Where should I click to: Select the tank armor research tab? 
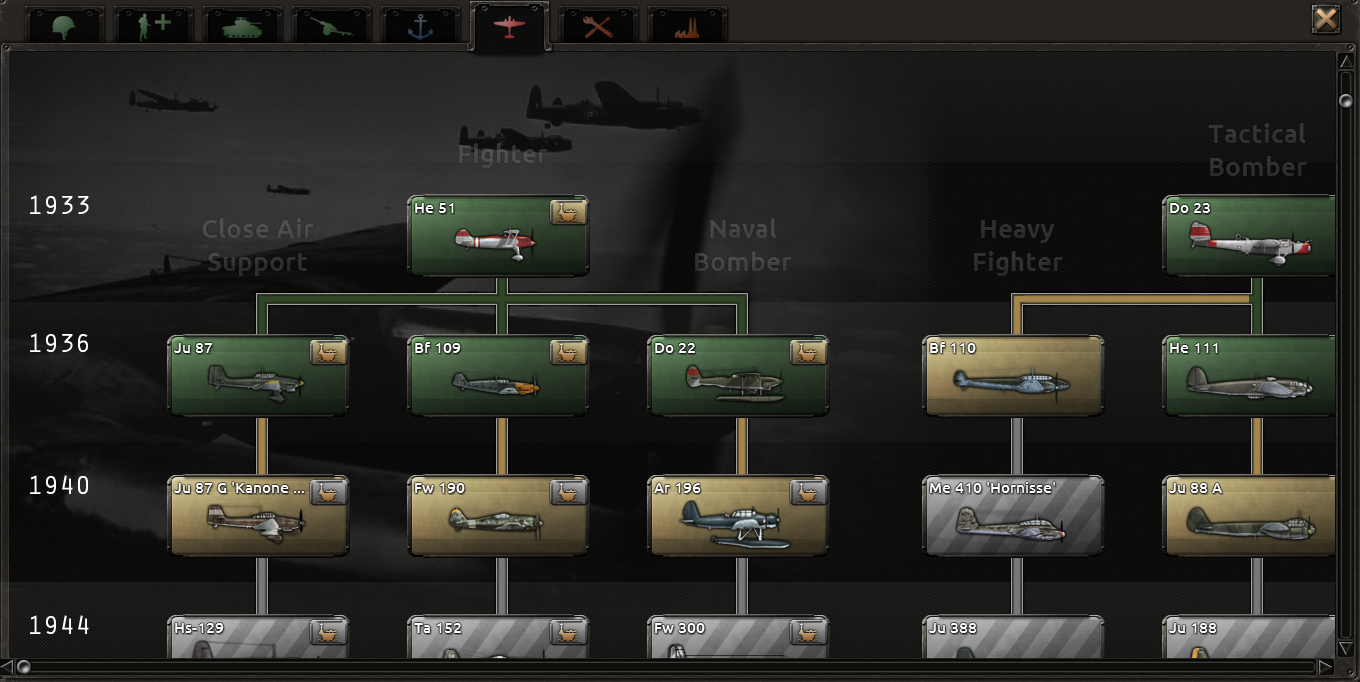tap(242, 25)
